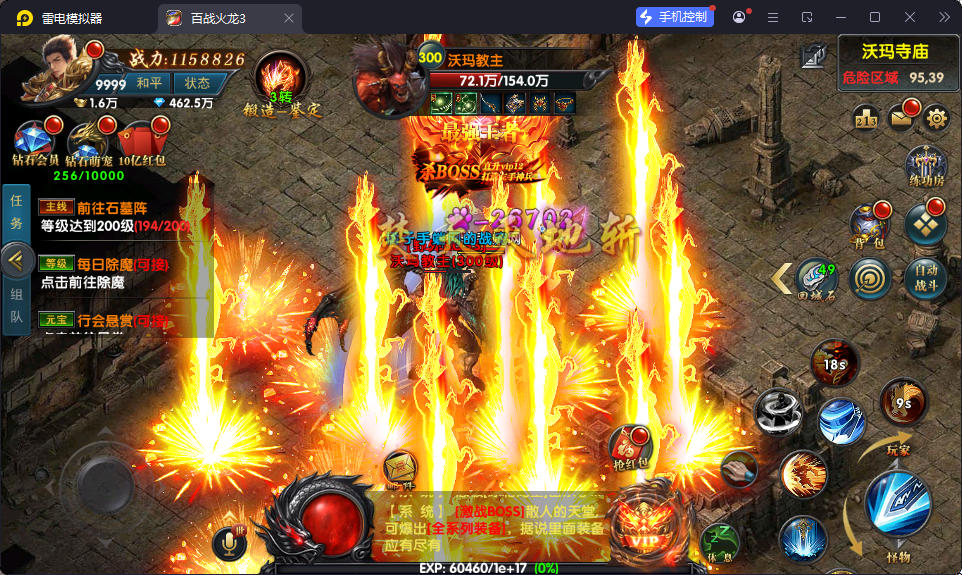Open the gear-shaped settings icon
Viewport: 962px width, 575px height.
pos(936,118)
